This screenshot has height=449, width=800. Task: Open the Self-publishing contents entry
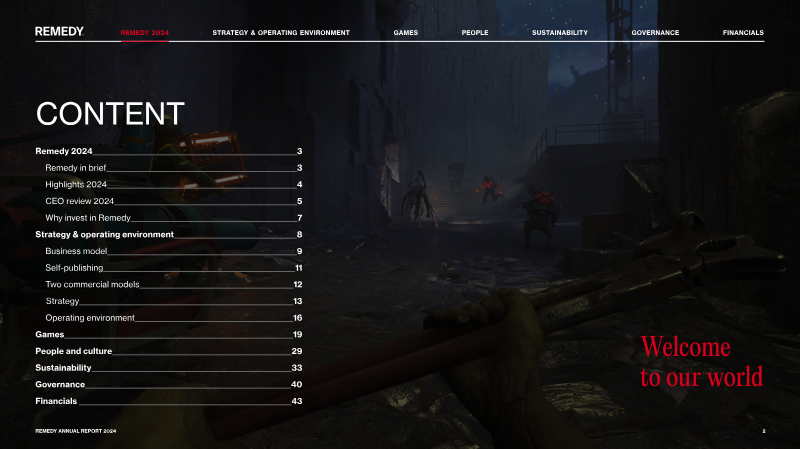pos(74,268)
